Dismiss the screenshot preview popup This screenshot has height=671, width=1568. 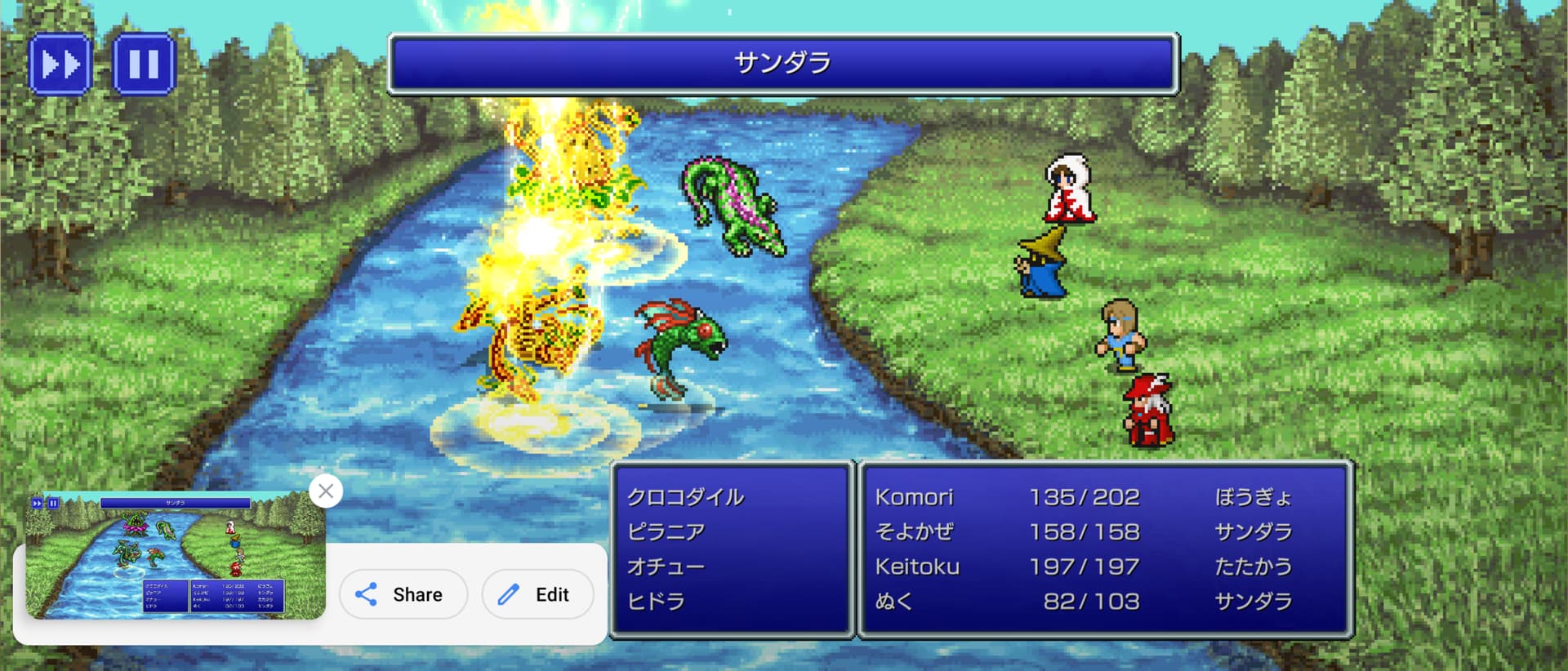coord(326,491)
